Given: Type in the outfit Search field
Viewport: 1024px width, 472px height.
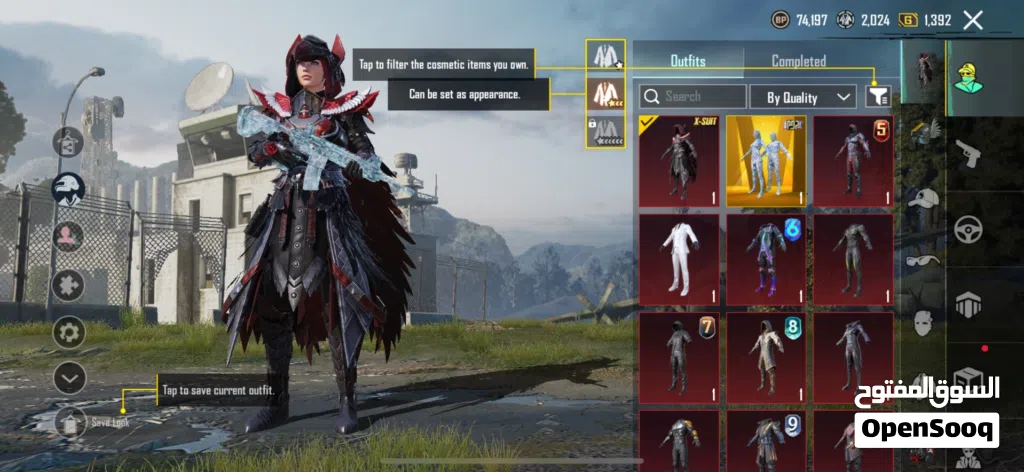Looking at the screenshot, I should click(x=694, y=97).
